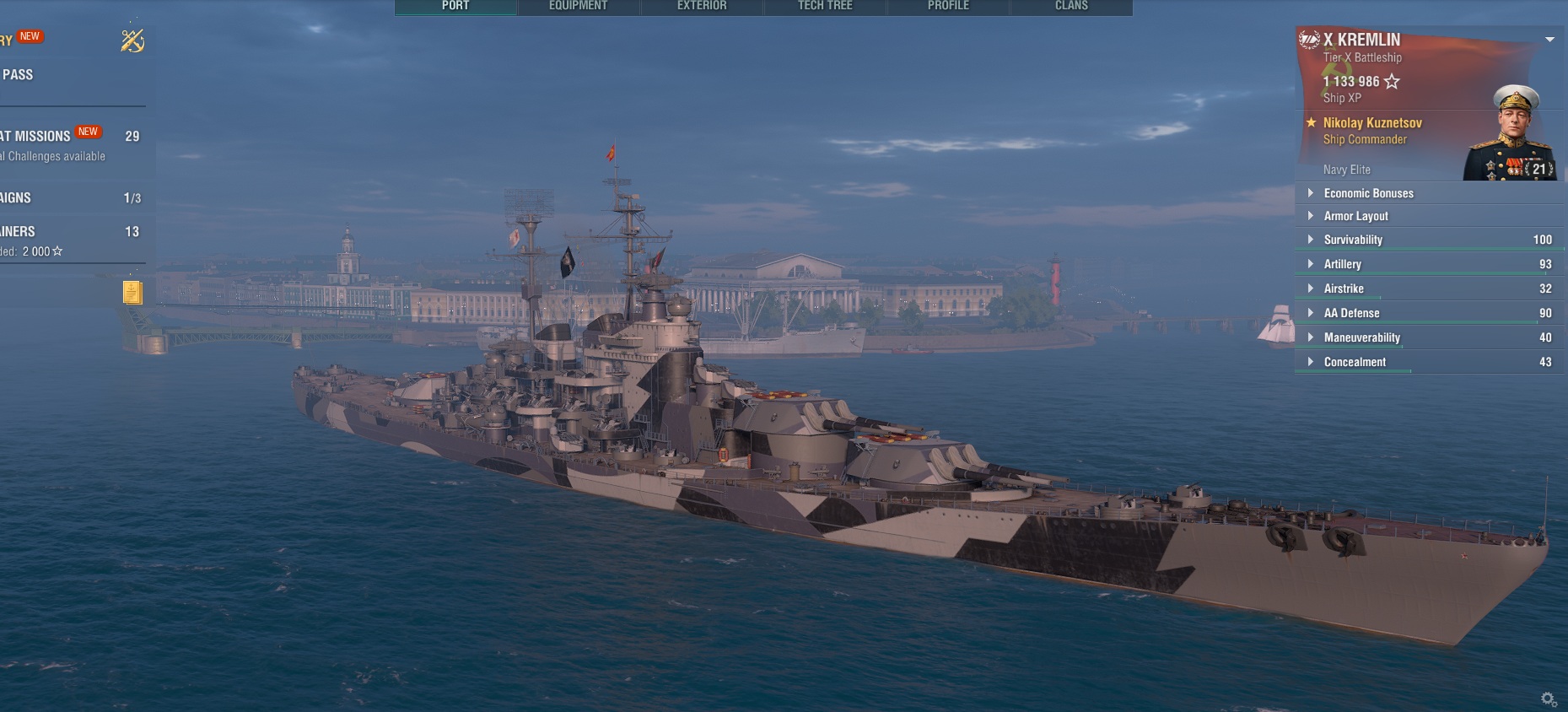The image size is (1568, 712).
Task: Expand the Survivability stats
Action: click(x=1353, y=240)
